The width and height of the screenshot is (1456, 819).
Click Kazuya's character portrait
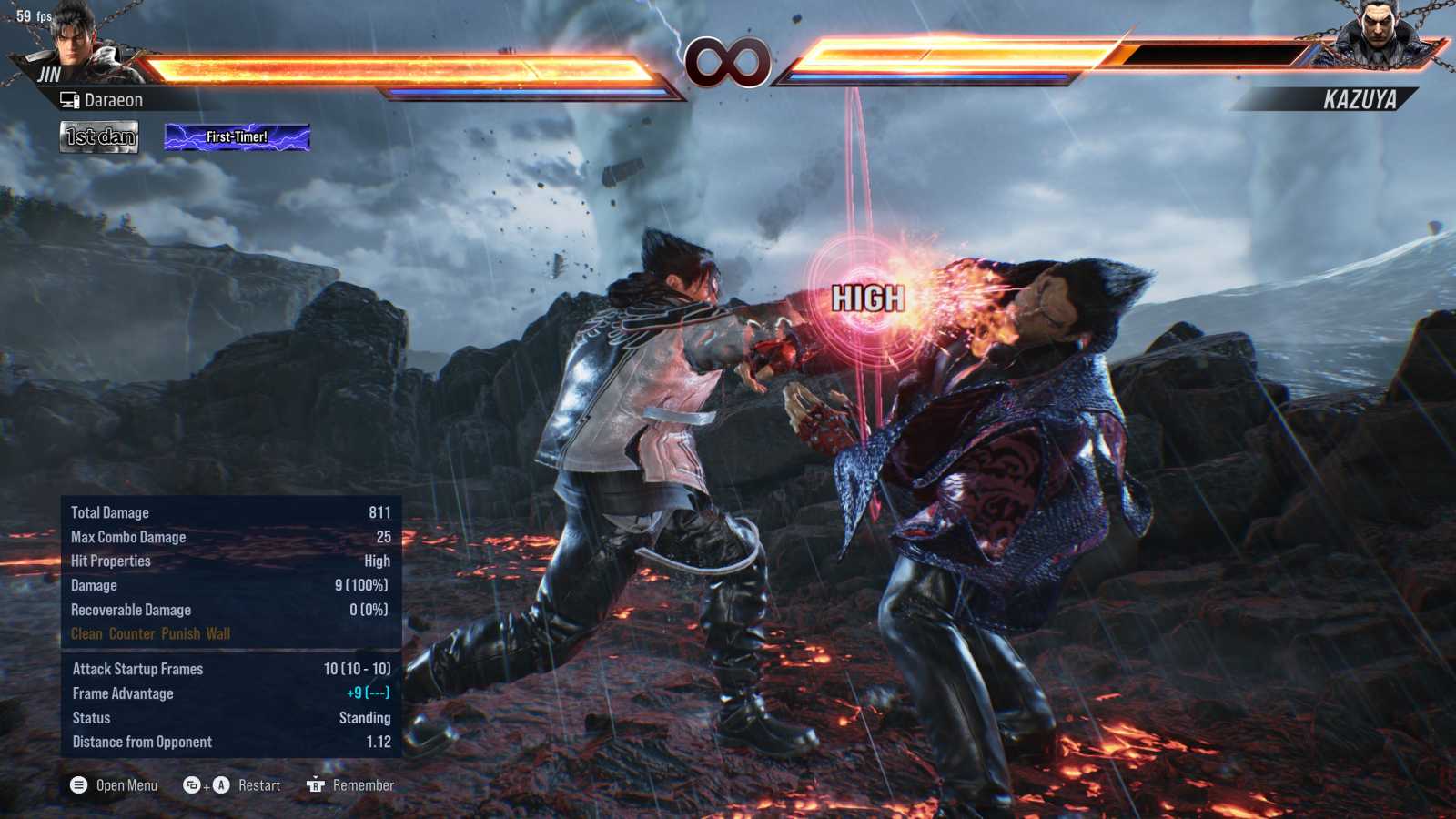click(1379, 35)
